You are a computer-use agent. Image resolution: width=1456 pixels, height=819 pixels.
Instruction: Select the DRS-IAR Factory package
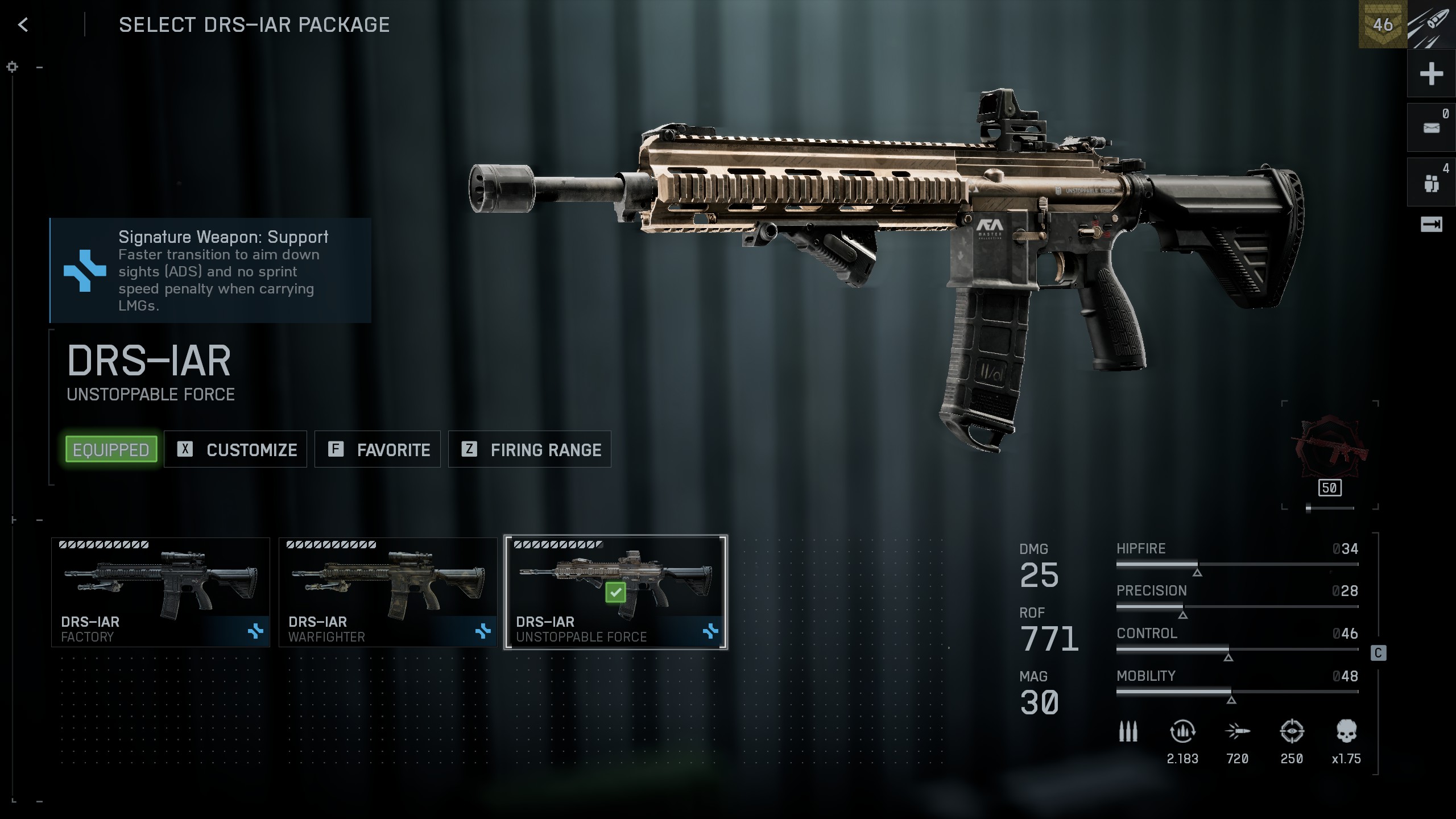click(x=160, y=592)
